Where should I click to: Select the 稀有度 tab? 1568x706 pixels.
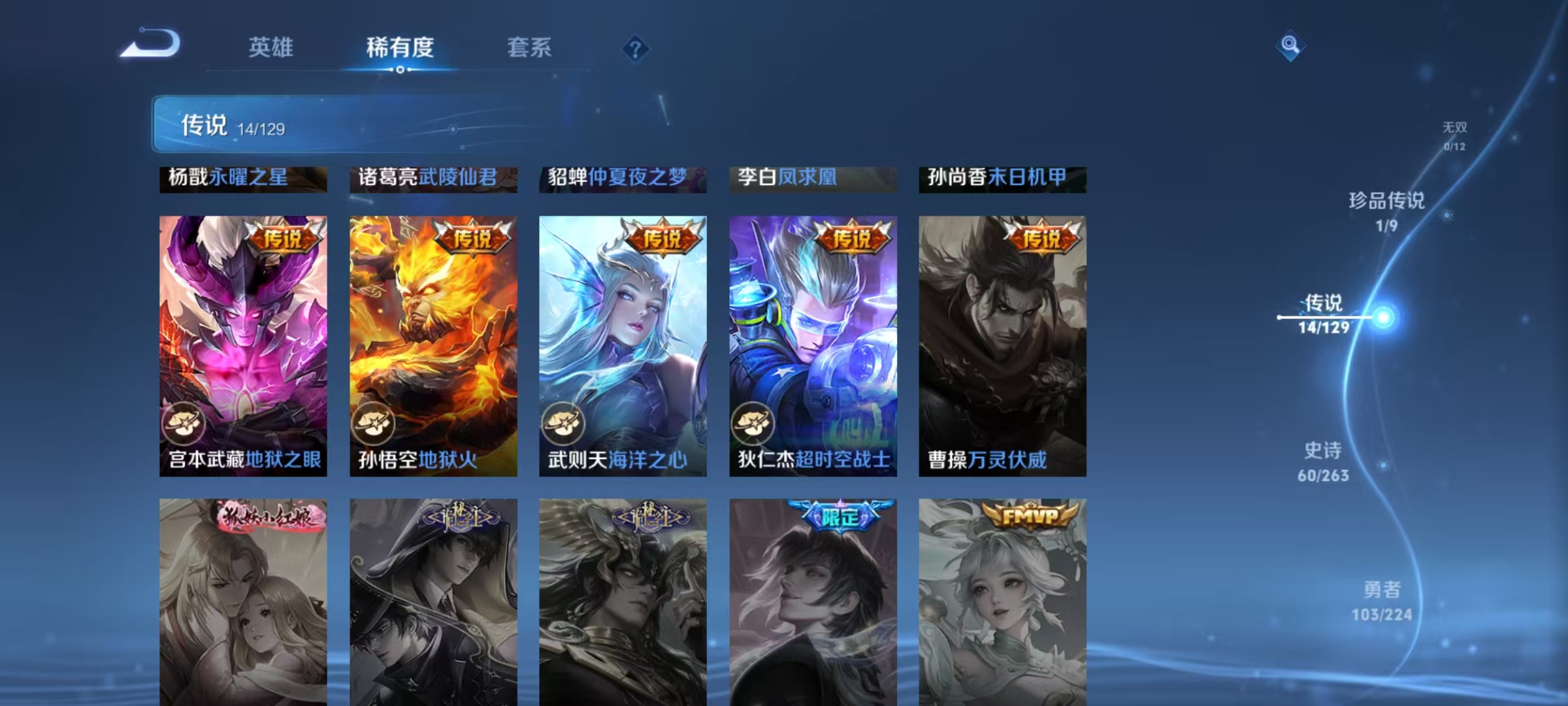coord(400,48)
